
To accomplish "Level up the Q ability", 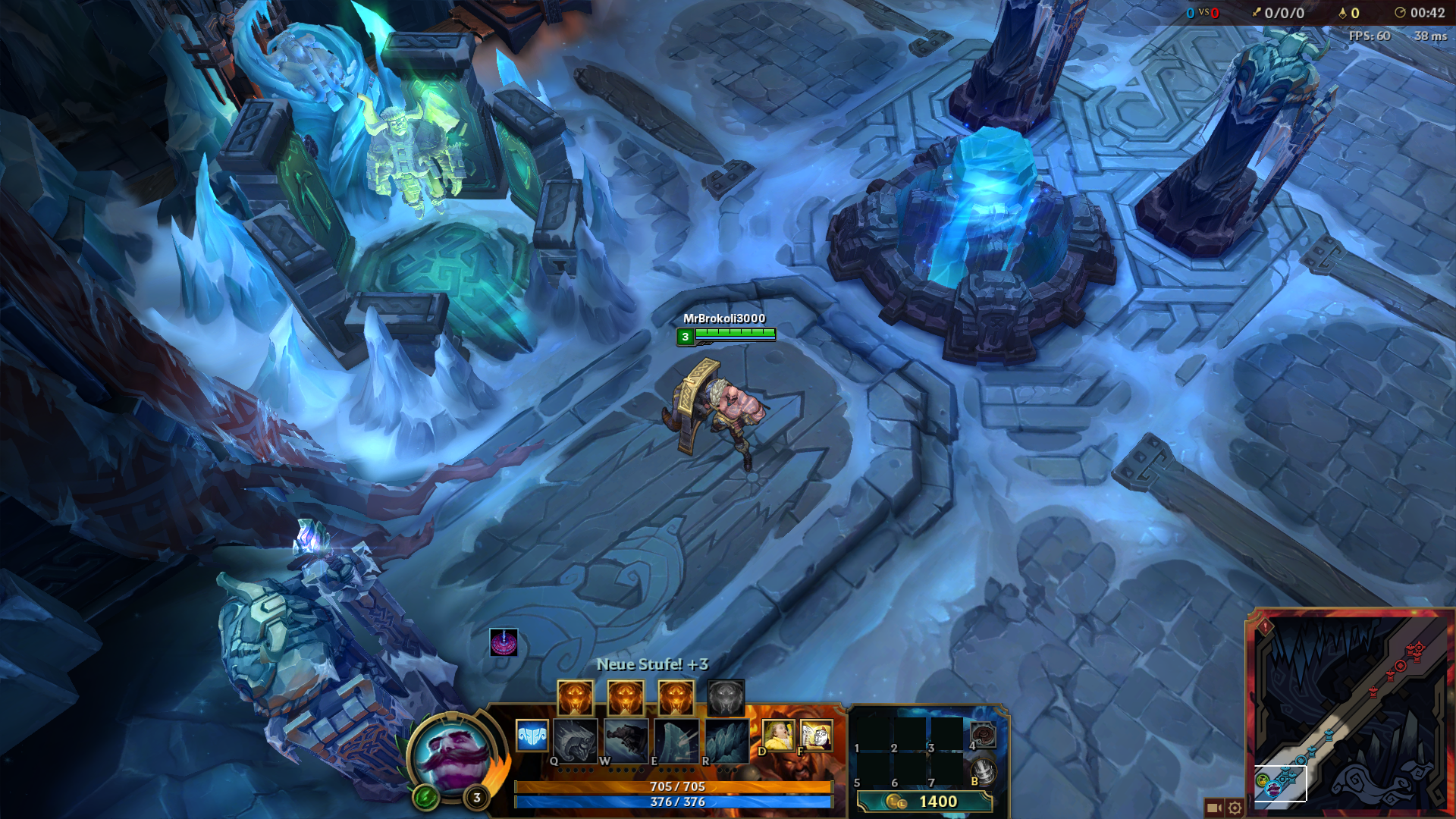I will (x=575, y=698).
